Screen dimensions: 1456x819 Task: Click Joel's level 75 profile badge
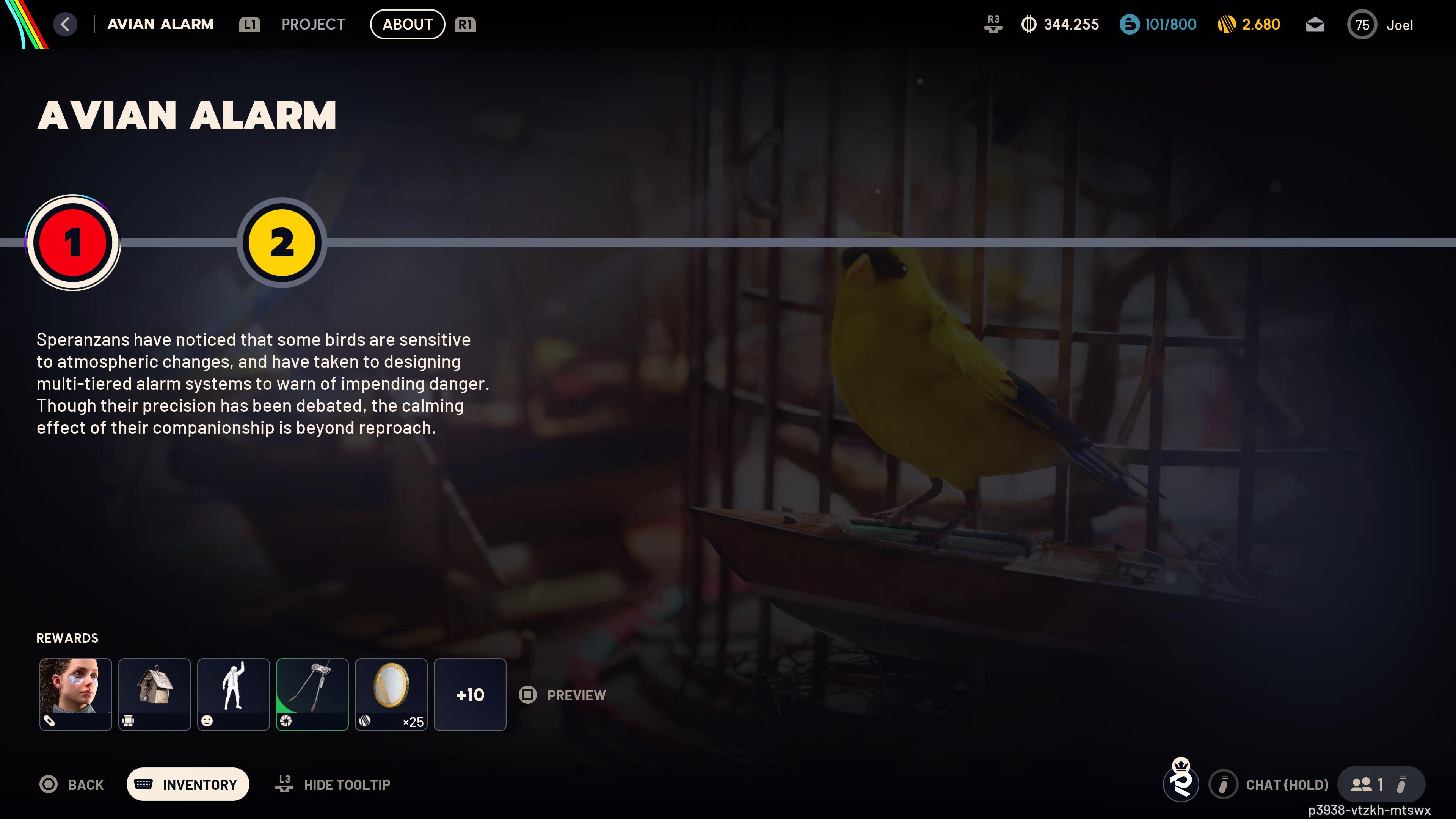point(1362,24)
